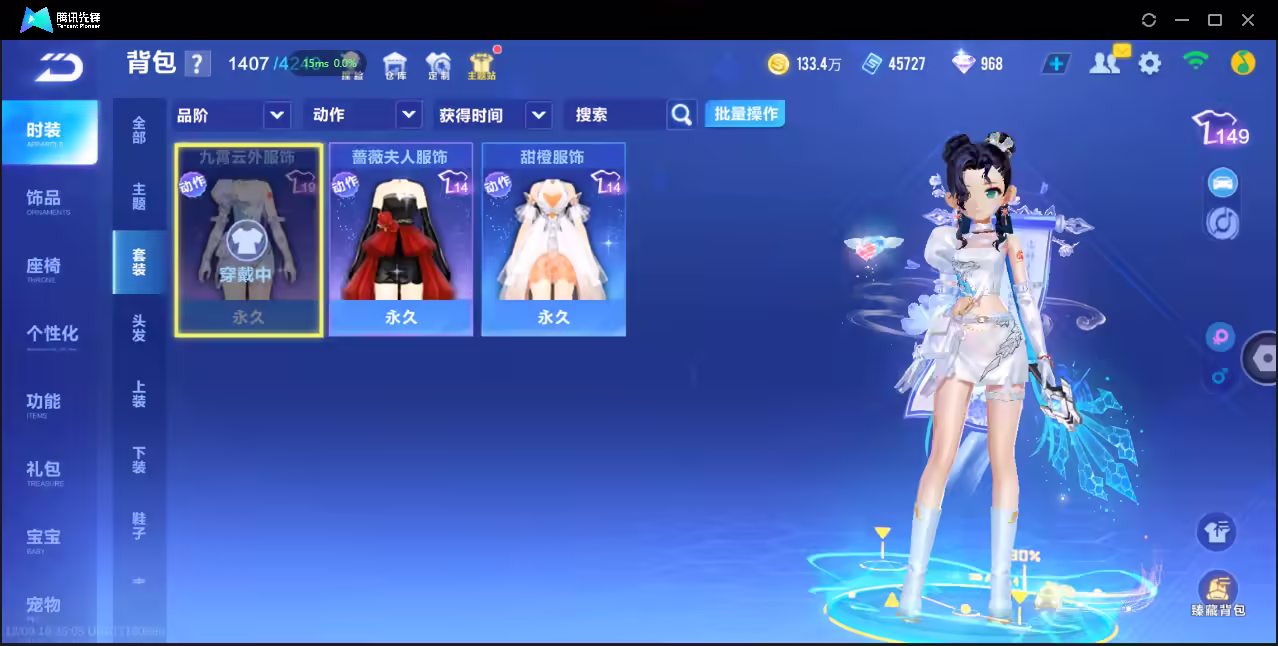The image size is (1278, 646).
Task: Expand the 获得时间 sort dropdown
Action: [539, 115]
